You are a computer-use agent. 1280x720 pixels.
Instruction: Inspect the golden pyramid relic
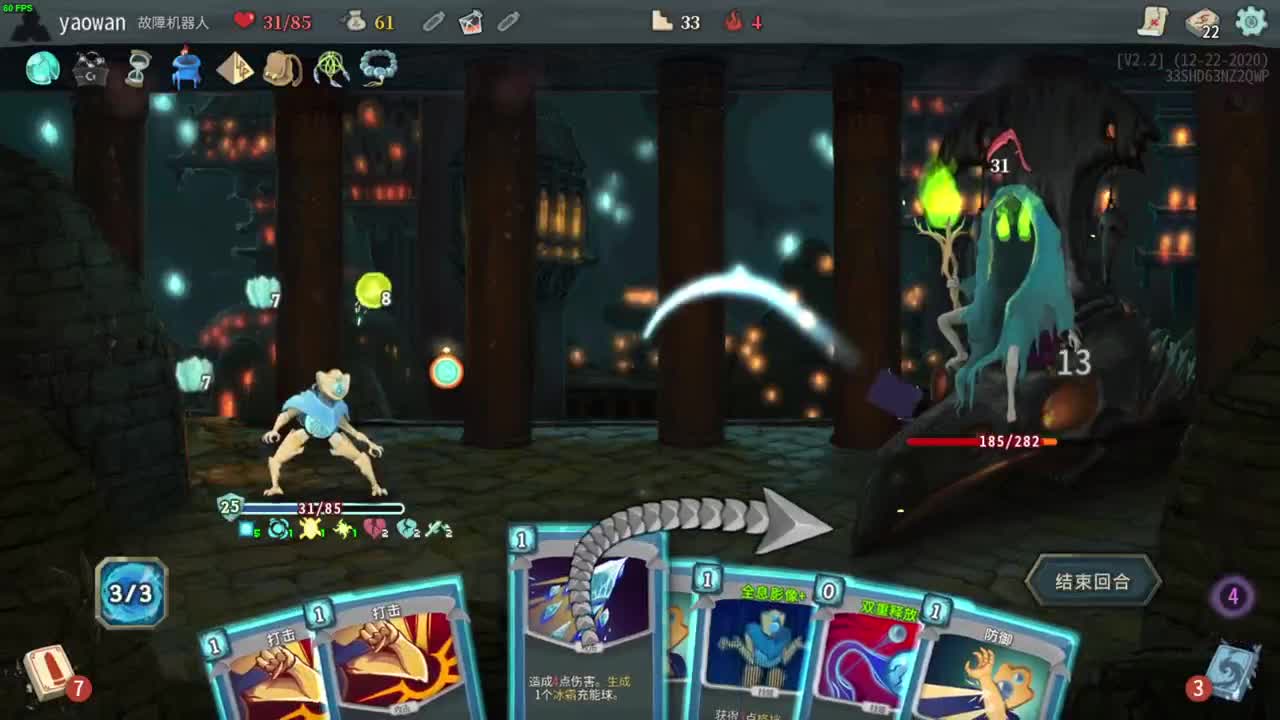pos(235,68)
